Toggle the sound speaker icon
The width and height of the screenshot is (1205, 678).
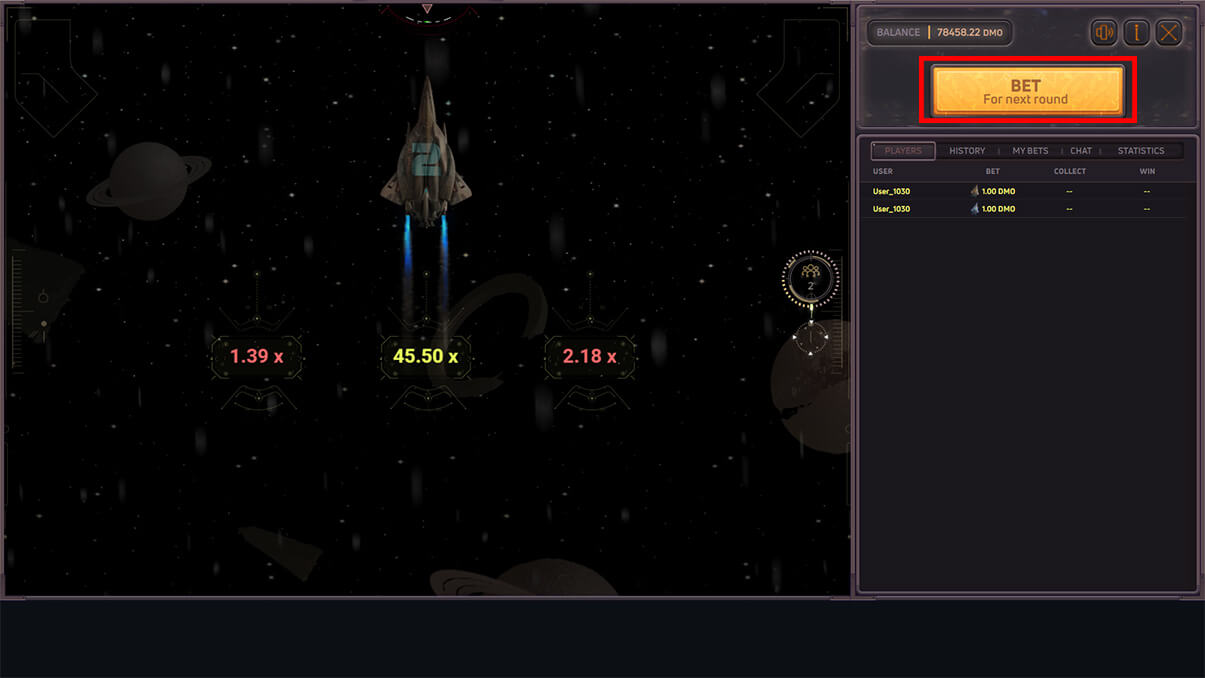(1104, 33)
